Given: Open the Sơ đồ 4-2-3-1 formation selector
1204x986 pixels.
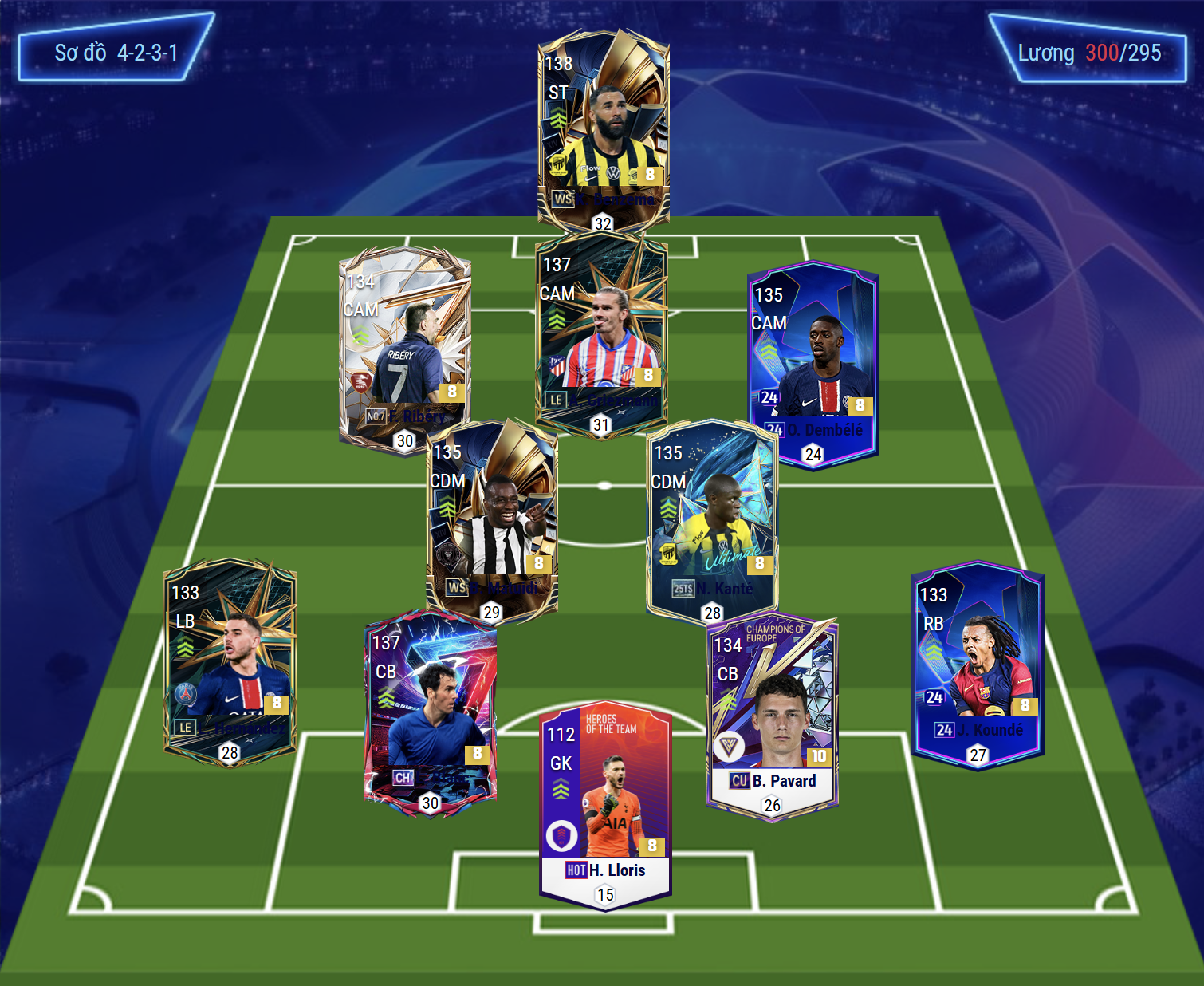Looking at the screenshot, I should 116,53.
